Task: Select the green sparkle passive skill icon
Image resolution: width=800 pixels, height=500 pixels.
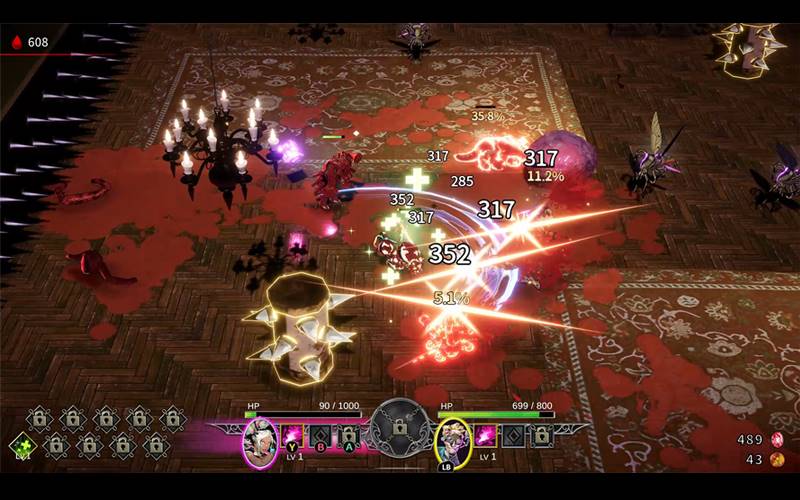Action: click(21, 445)
